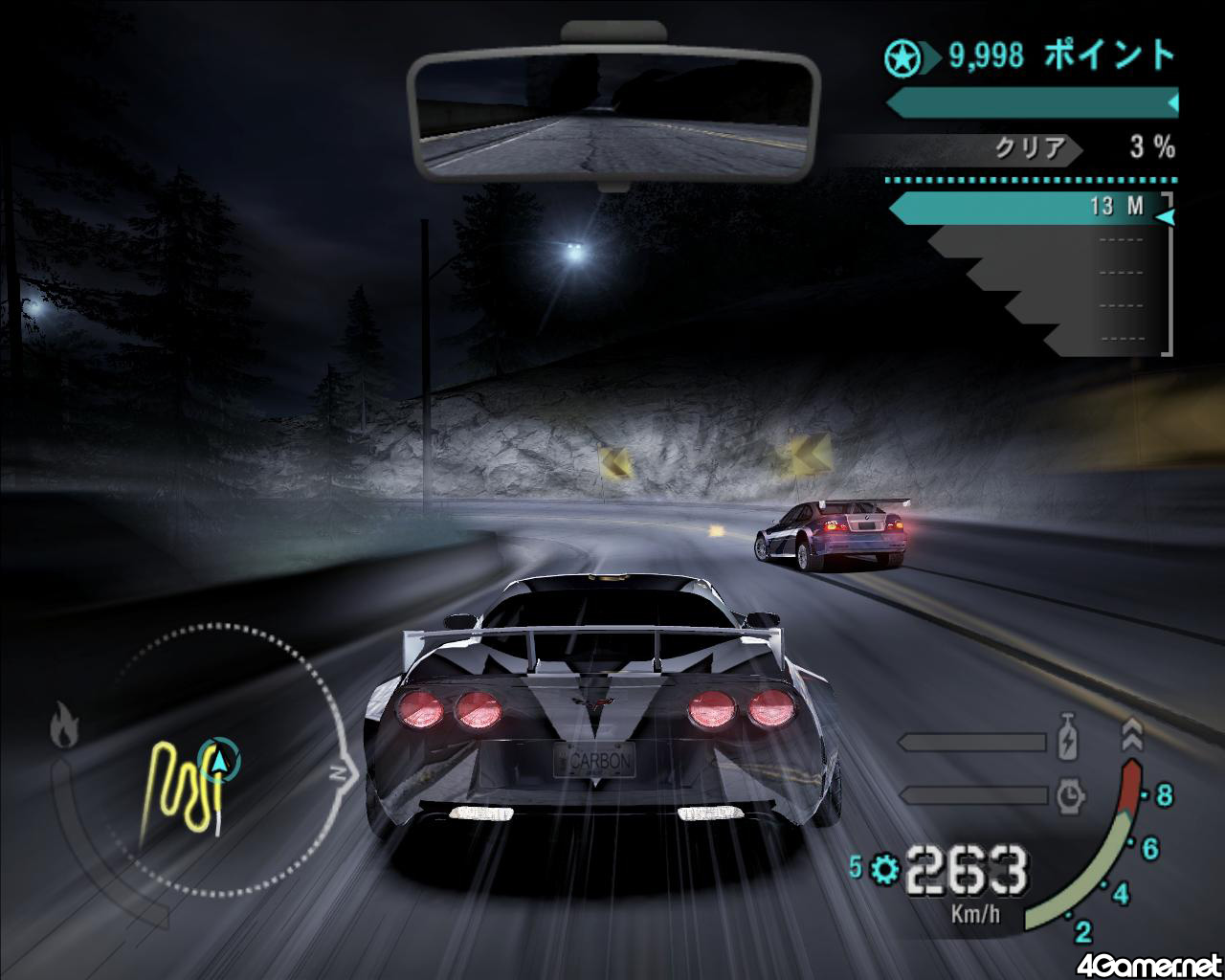Open the 4Gamer.net watermark link
1225x980 pixels.
click(1148, 964)
